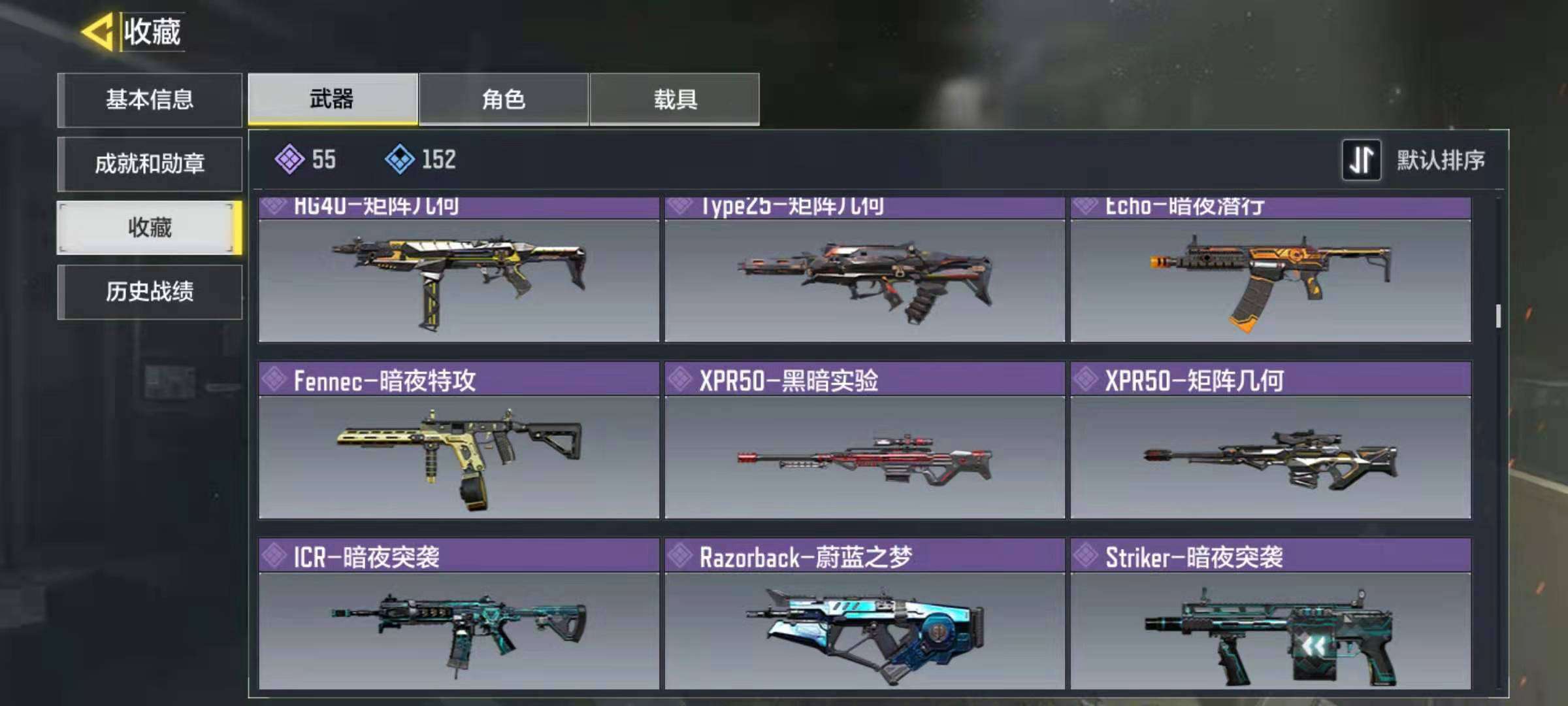The width and height of the screenshot is (1568, 706).
Task: Click the purple diamond currency icon showing 55
Action: click(288, 159)
